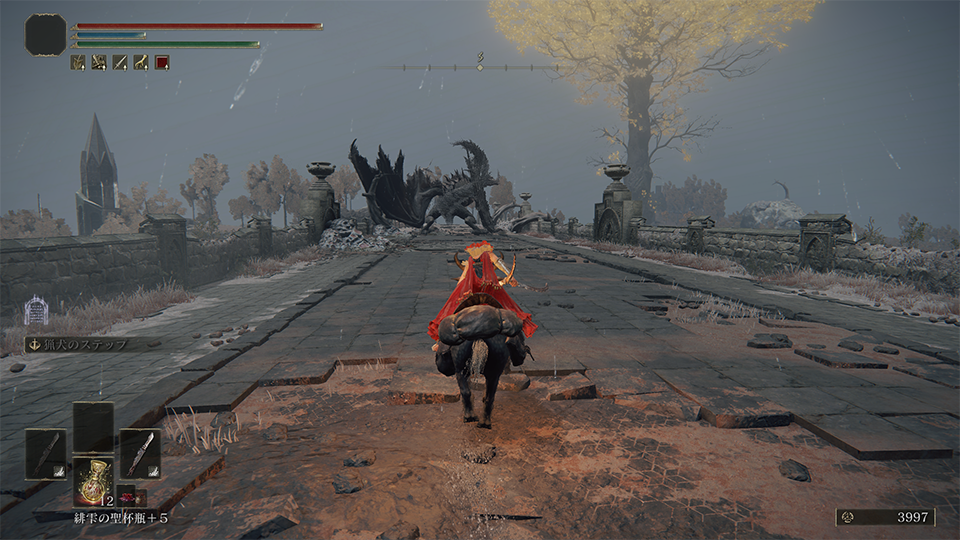
Task: Select the right-hand weapon slot
Action: coord(140,453)
